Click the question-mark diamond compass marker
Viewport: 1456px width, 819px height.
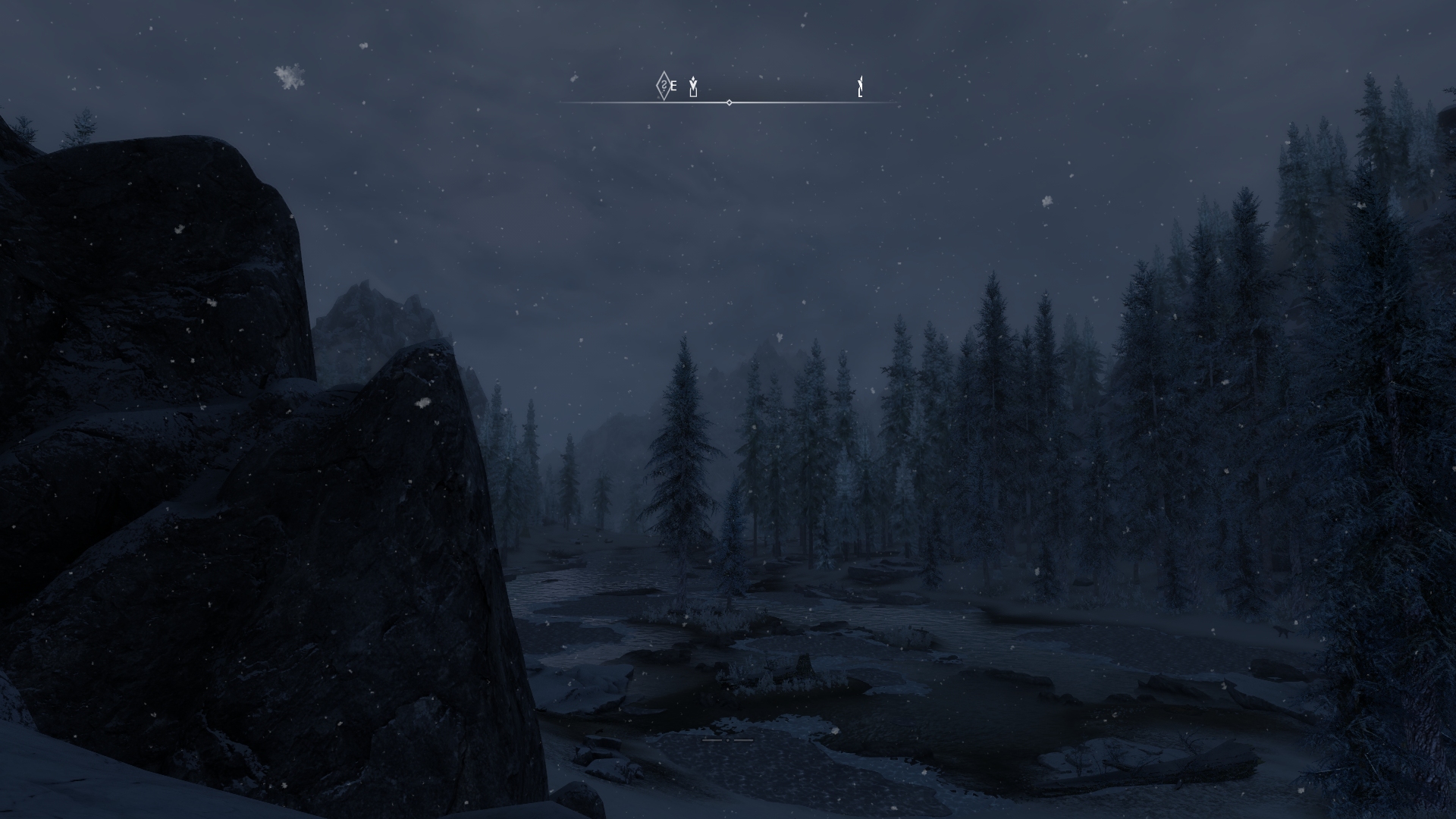coord(664,86)
